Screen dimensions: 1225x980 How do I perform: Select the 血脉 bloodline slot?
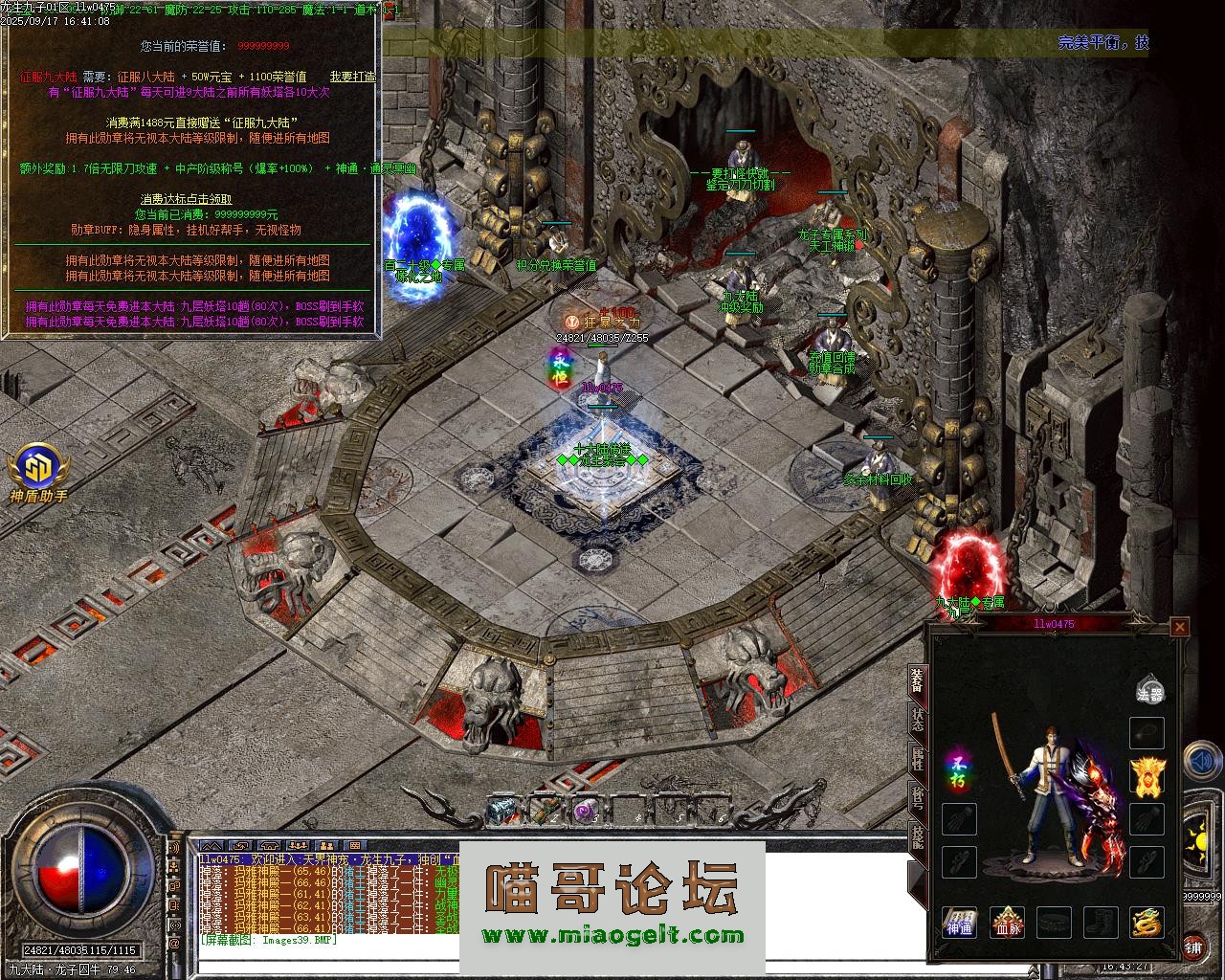click(1007, 923)
